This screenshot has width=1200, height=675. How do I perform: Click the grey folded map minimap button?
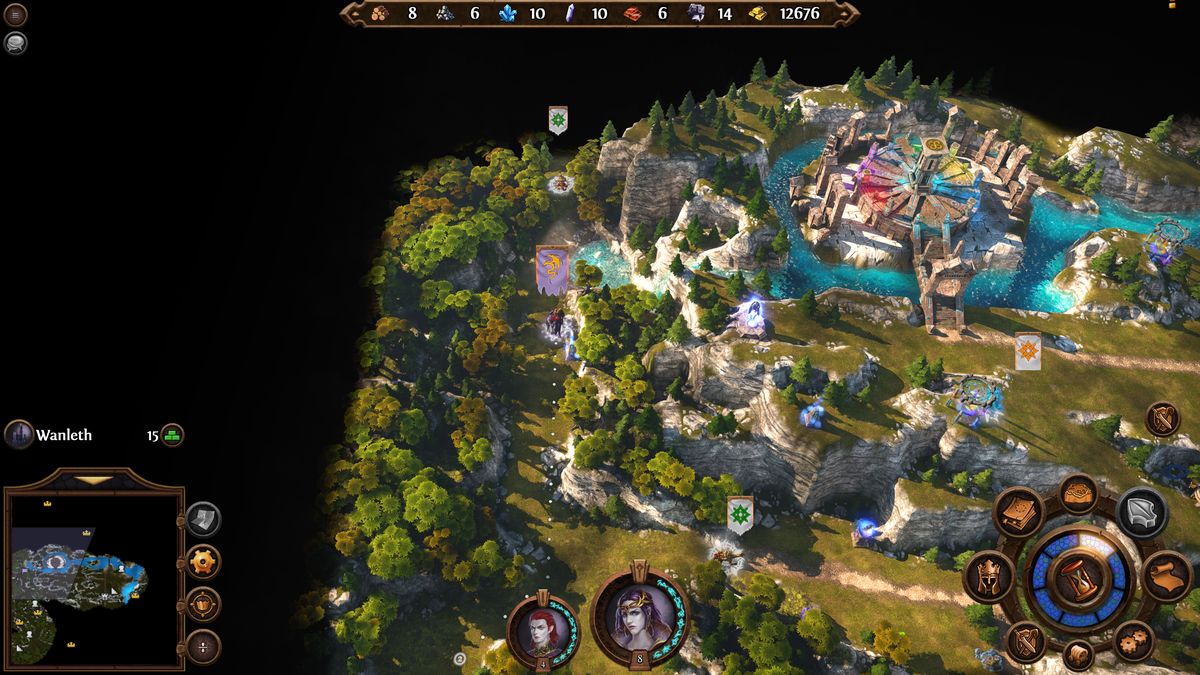click(203, 518)
